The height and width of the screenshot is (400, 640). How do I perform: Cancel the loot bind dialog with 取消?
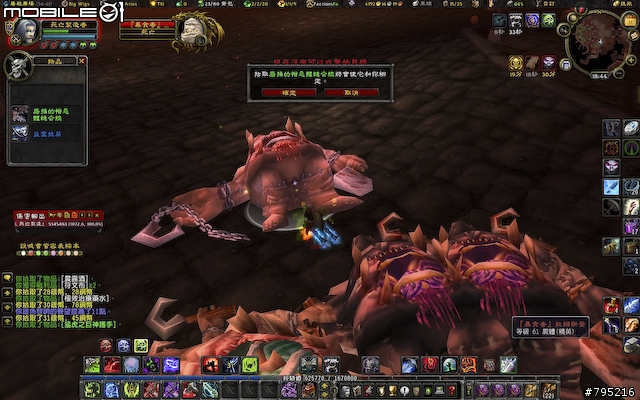(350, 92)
